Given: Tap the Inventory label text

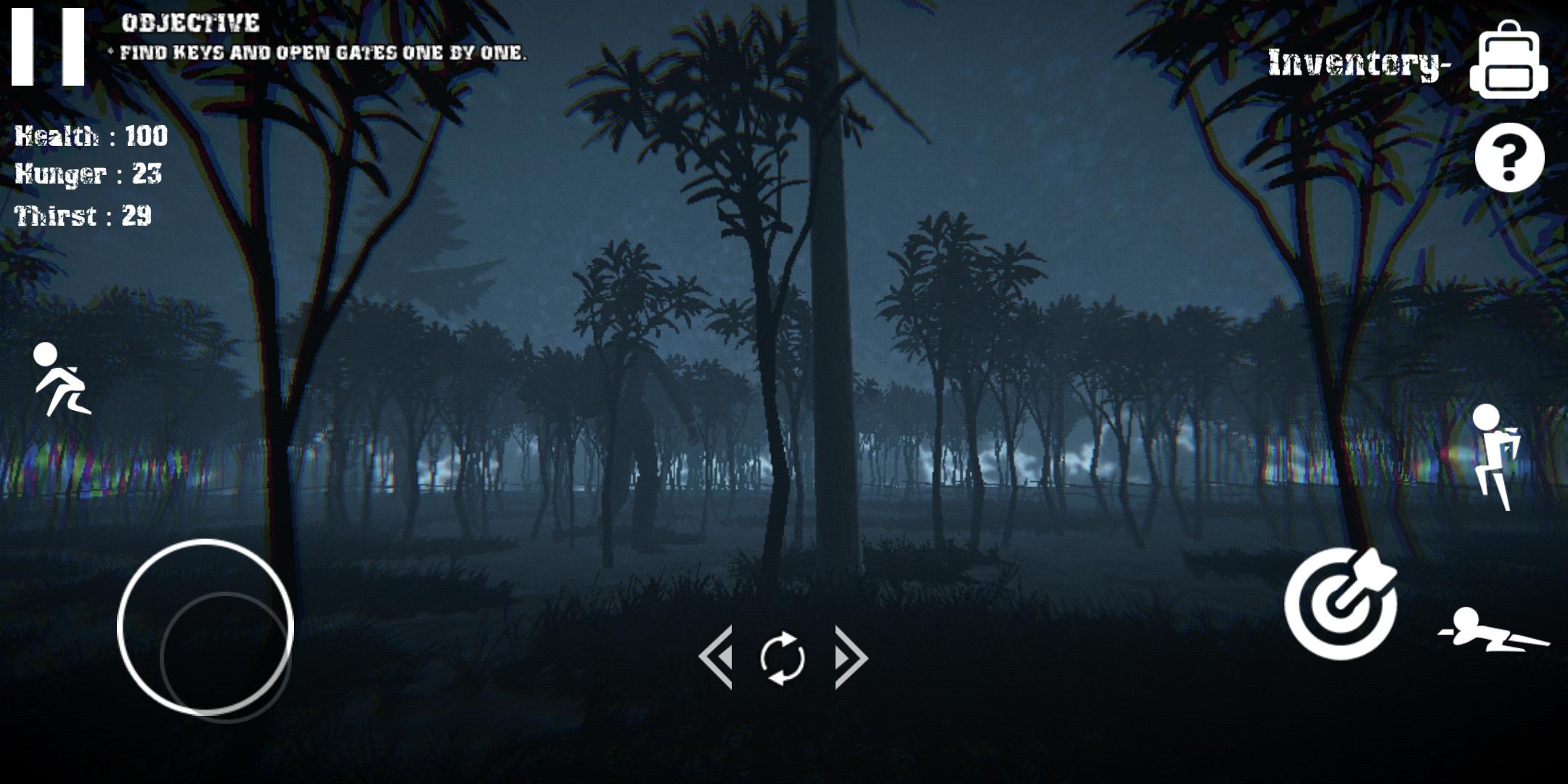Looking at the screenshot, I should point(1359,65).
